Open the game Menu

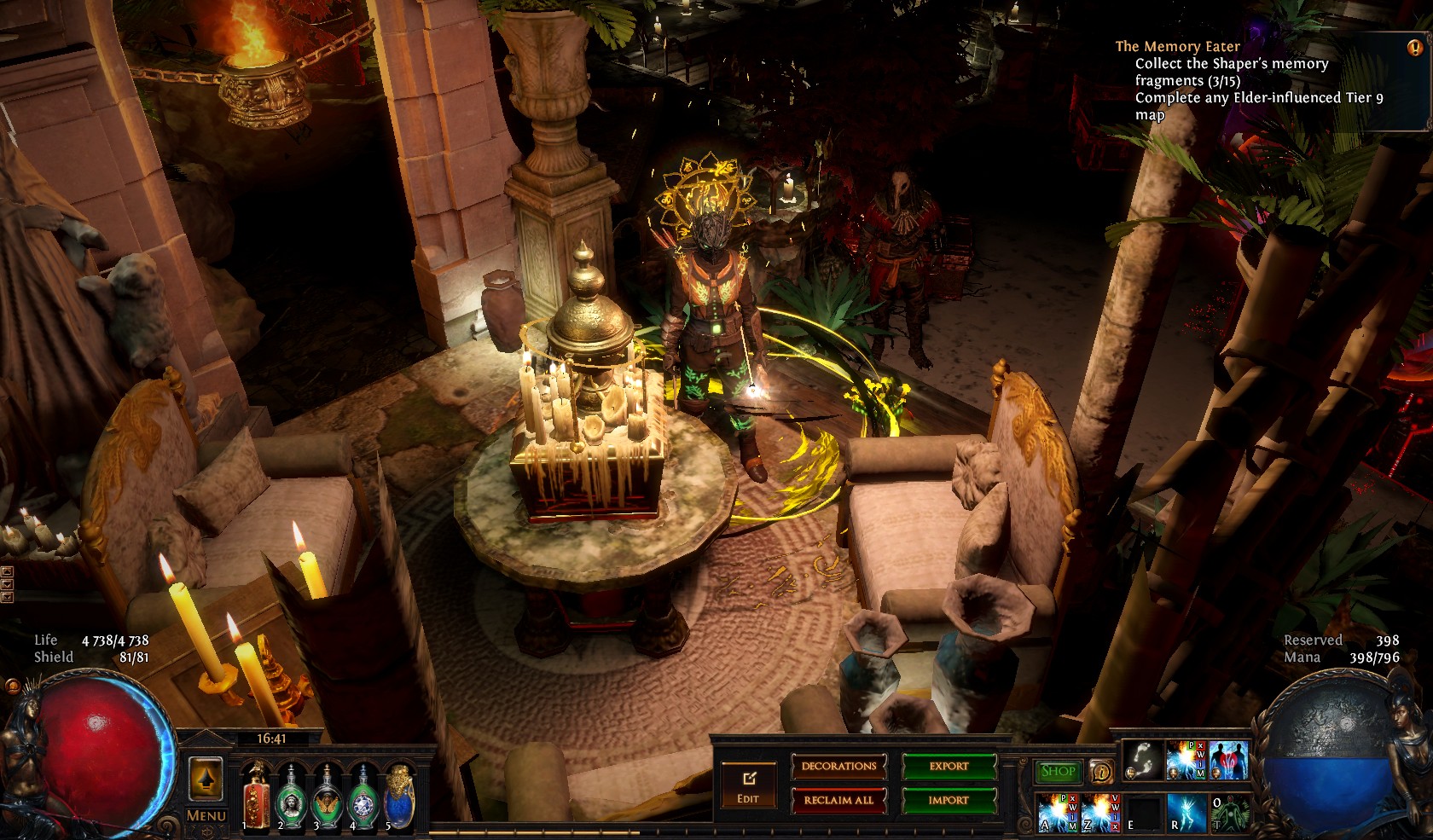tap(206, 815)
